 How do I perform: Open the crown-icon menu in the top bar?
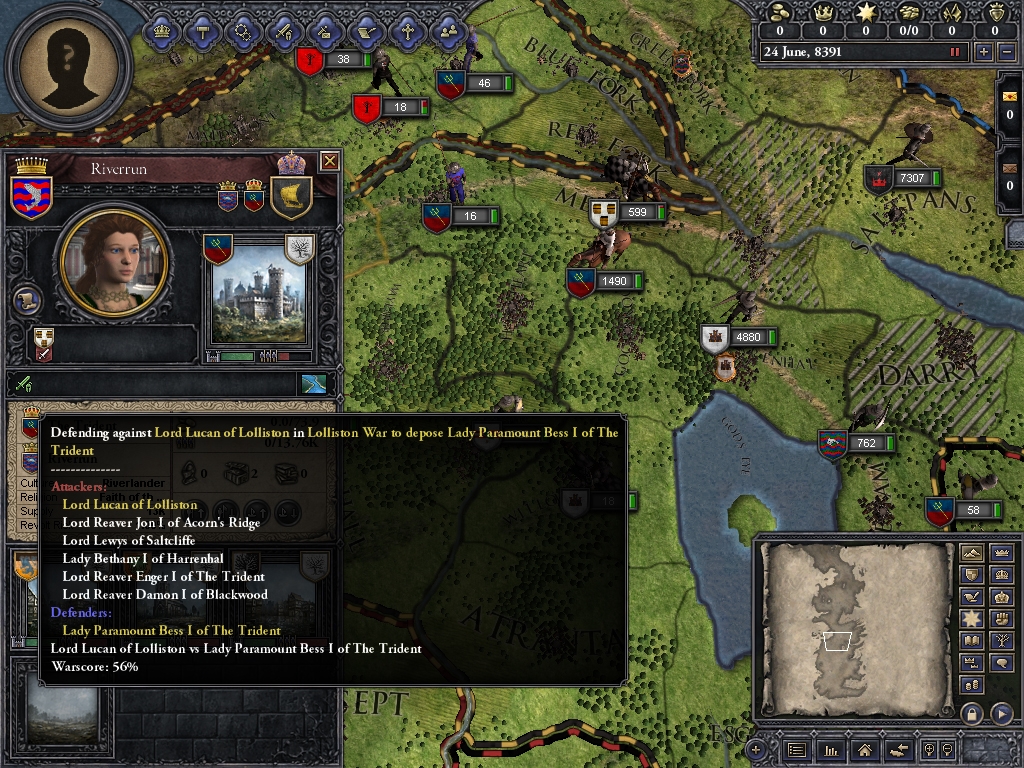pyautogui.click(x=161, y=31)
